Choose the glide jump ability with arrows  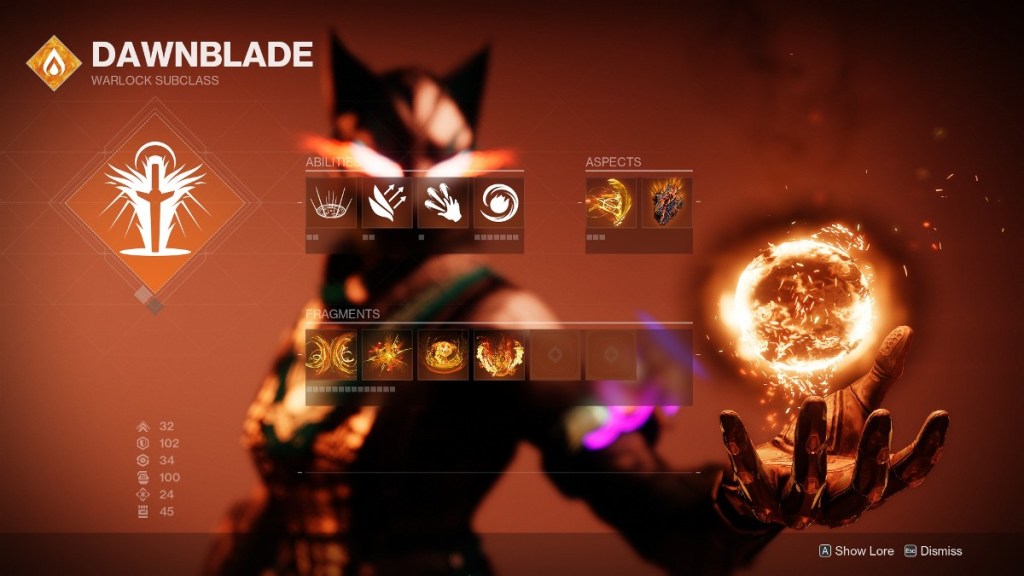pos(387,202)
